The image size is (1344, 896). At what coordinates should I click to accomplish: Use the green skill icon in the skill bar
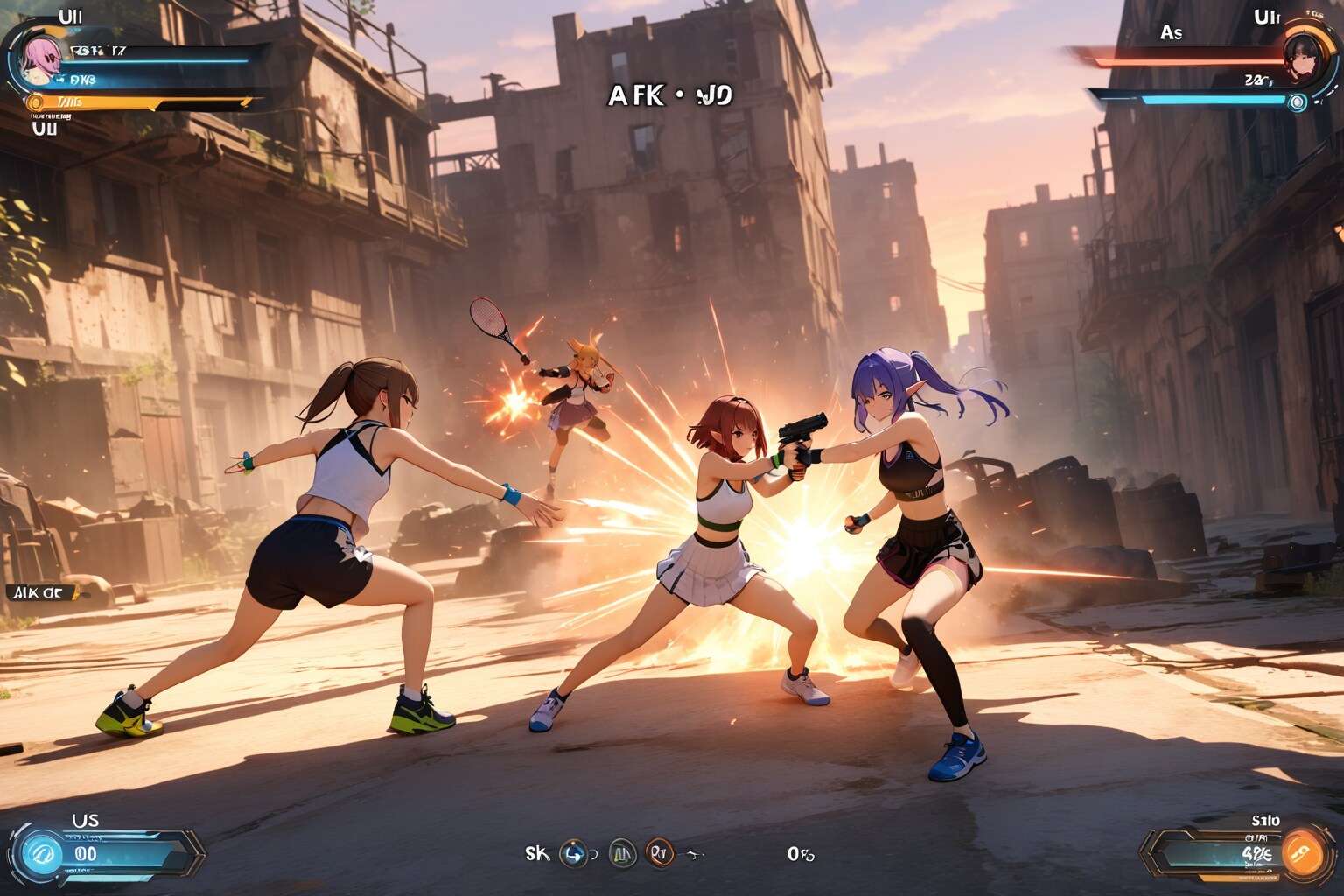(622, 853)
